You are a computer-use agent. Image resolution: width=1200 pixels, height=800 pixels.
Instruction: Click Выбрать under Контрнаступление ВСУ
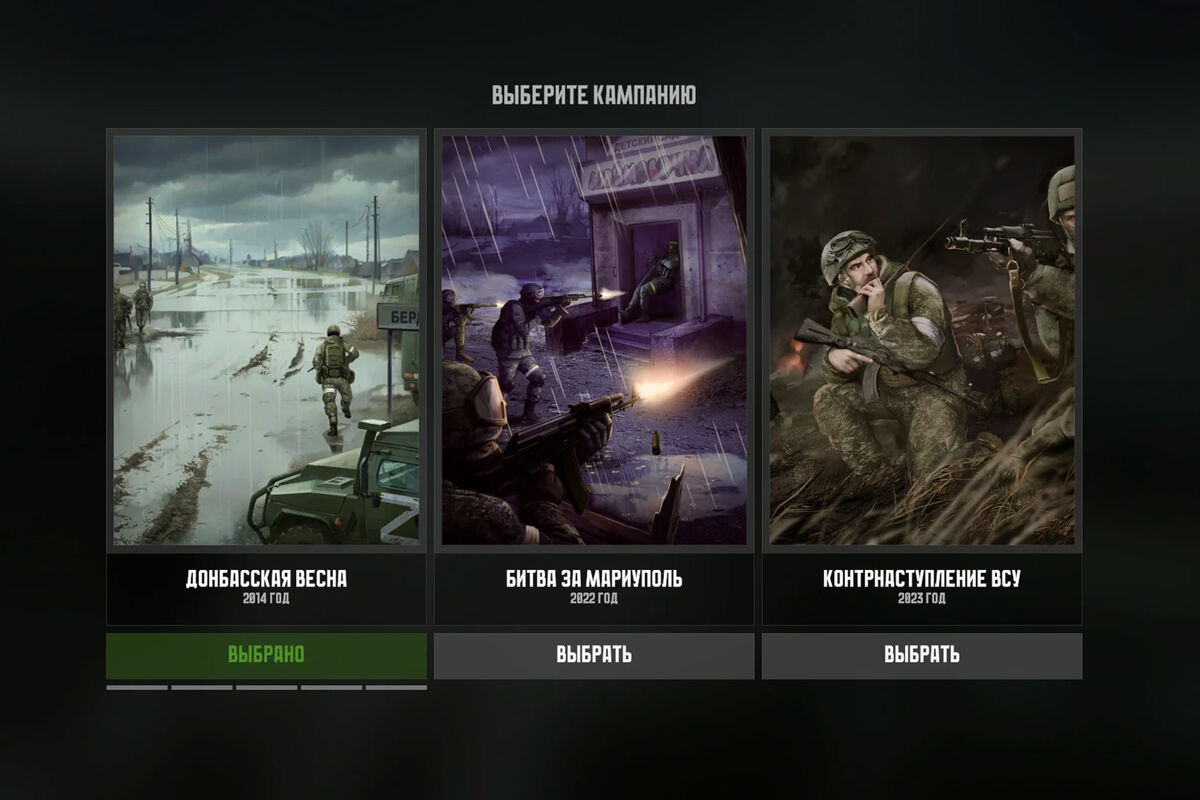tap(921, 655)
